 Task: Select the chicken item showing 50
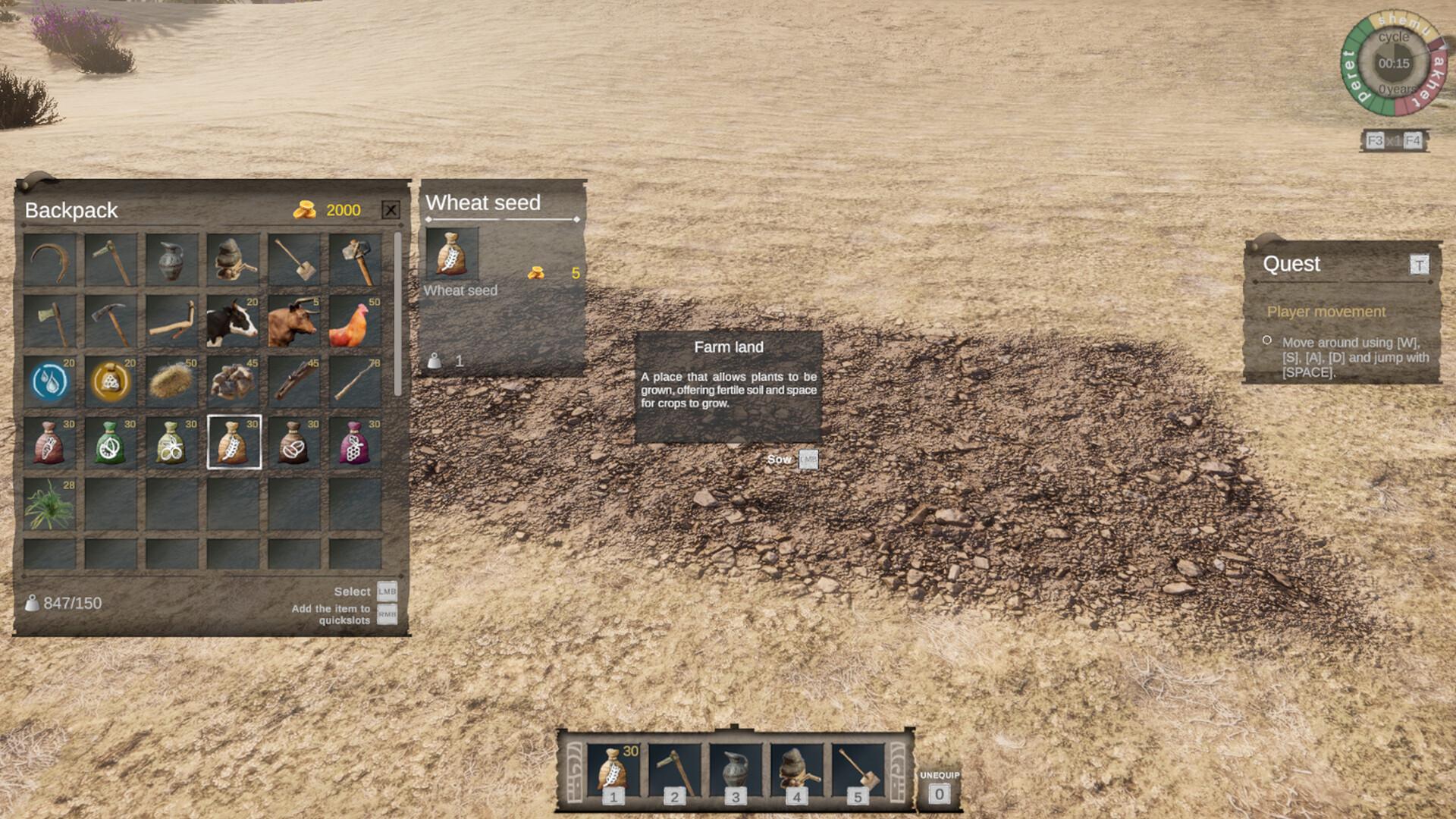click(356, 322)
